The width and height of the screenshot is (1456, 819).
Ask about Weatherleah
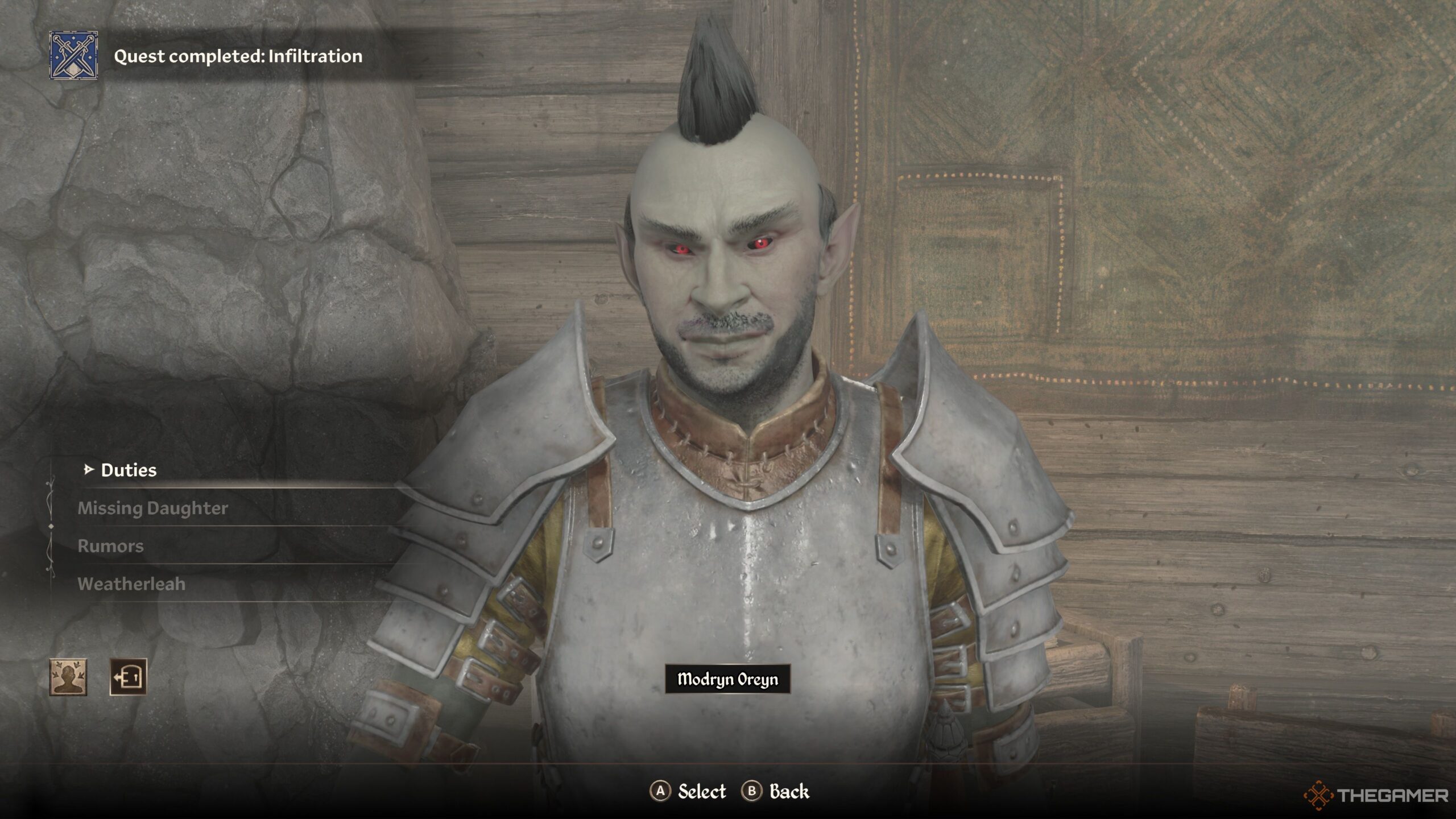[x=131, y=584]
